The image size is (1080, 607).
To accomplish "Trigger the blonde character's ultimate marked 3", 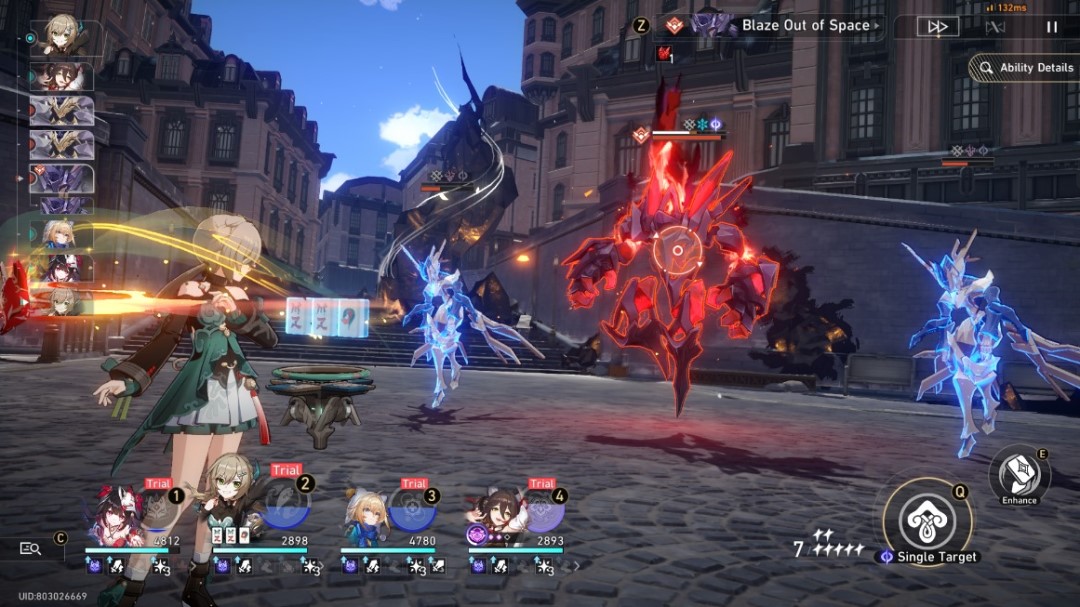I will click(413, 510).
